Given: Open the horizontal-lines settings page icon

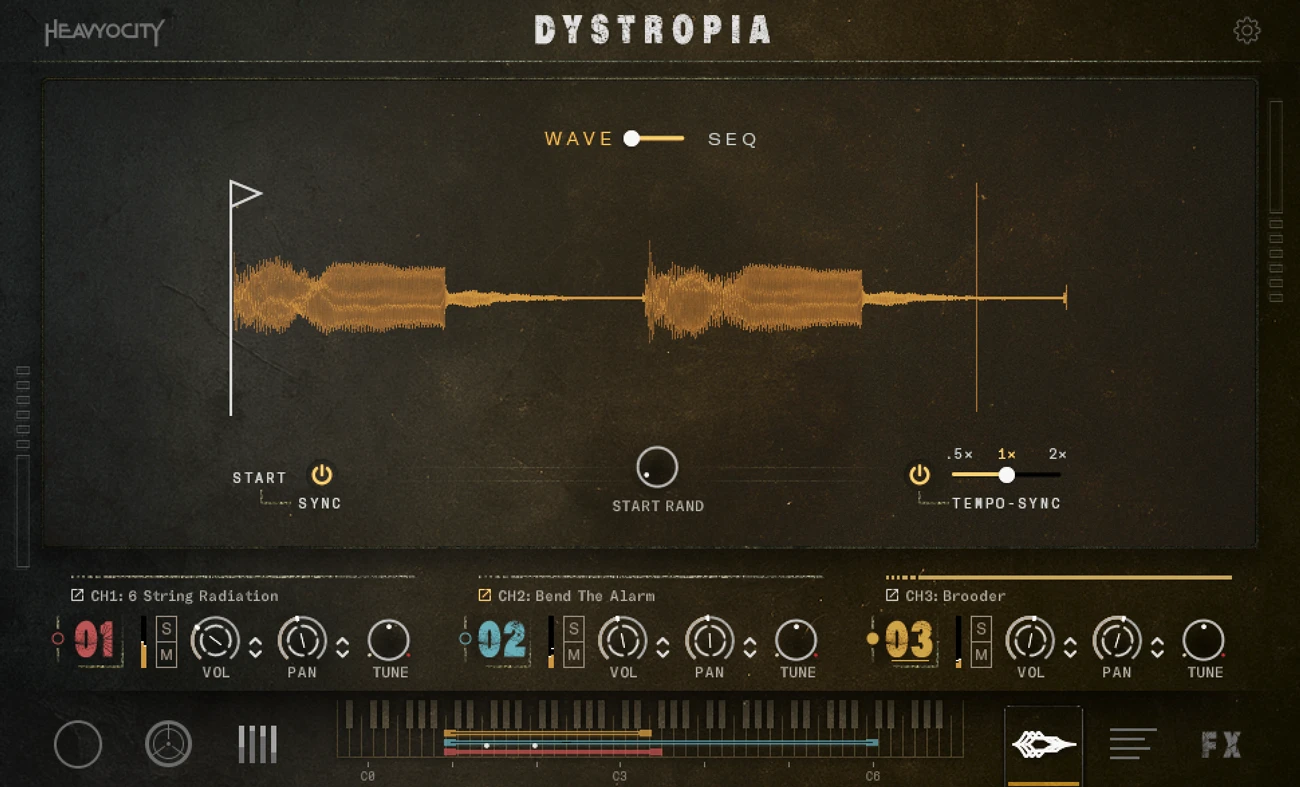Looking at the screenshot, I should point(1132,744).
